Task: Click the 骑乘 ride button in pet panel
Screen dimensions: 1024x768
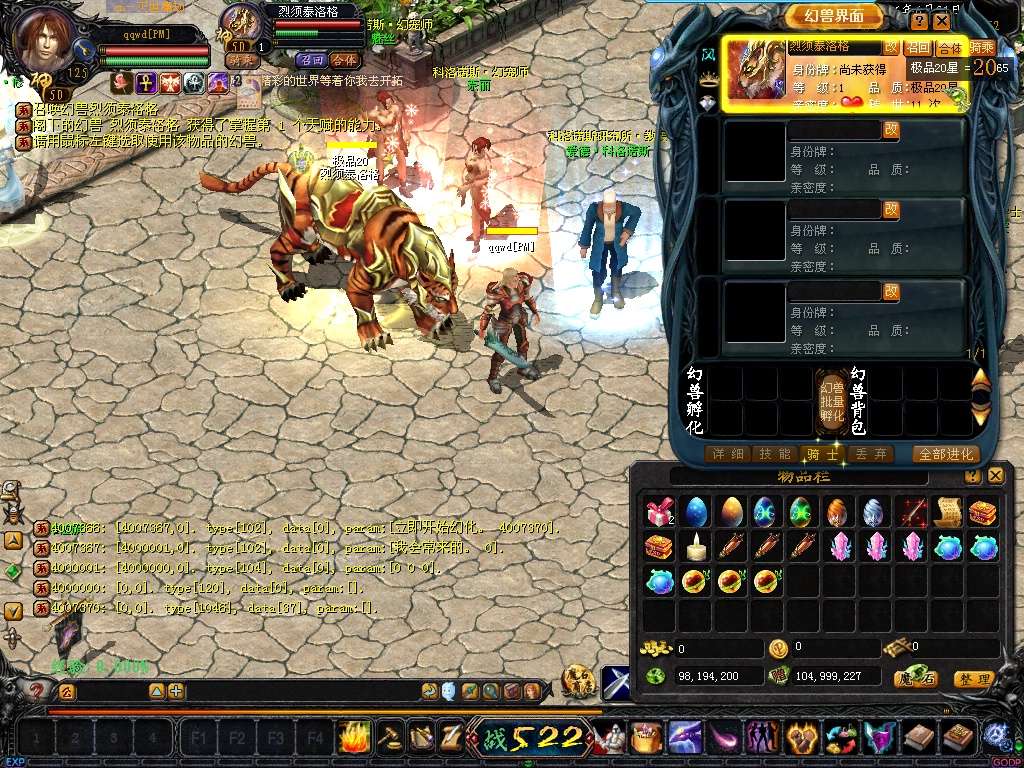Action: click(x=982, y=47)
